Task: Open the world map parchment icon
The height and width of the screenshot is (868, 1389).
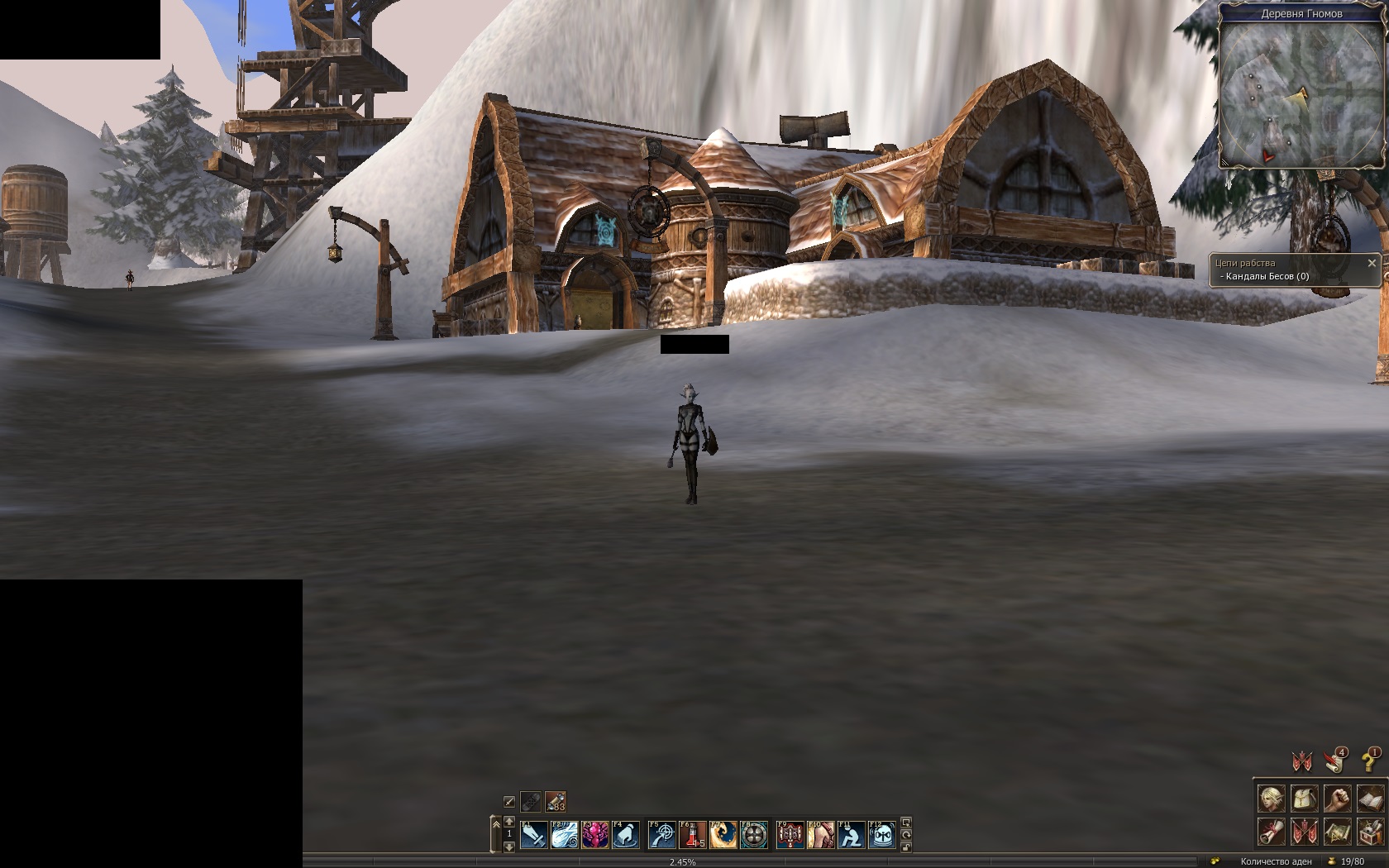Action: (1337, 831)
